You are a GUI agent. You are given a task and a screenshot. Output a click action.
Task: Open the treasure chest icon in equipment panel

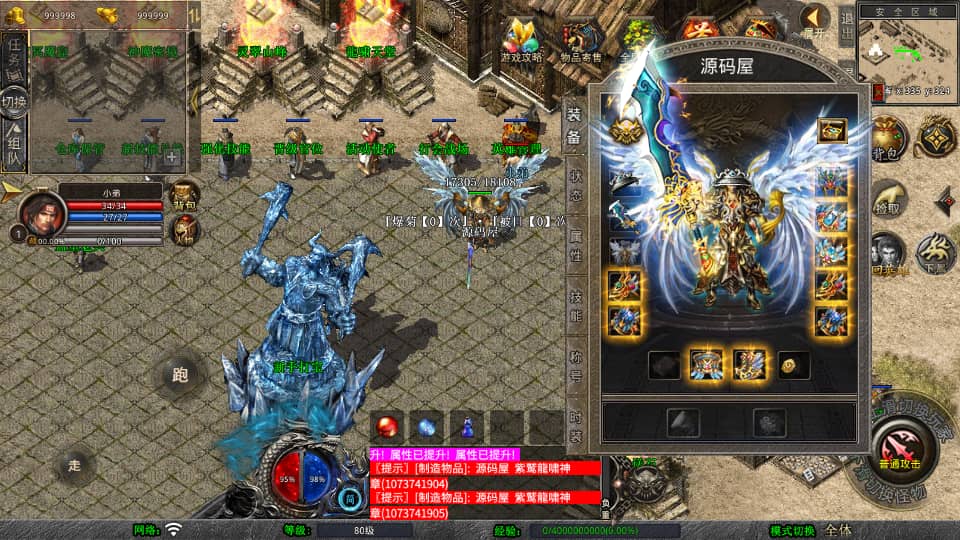(831, 130)
